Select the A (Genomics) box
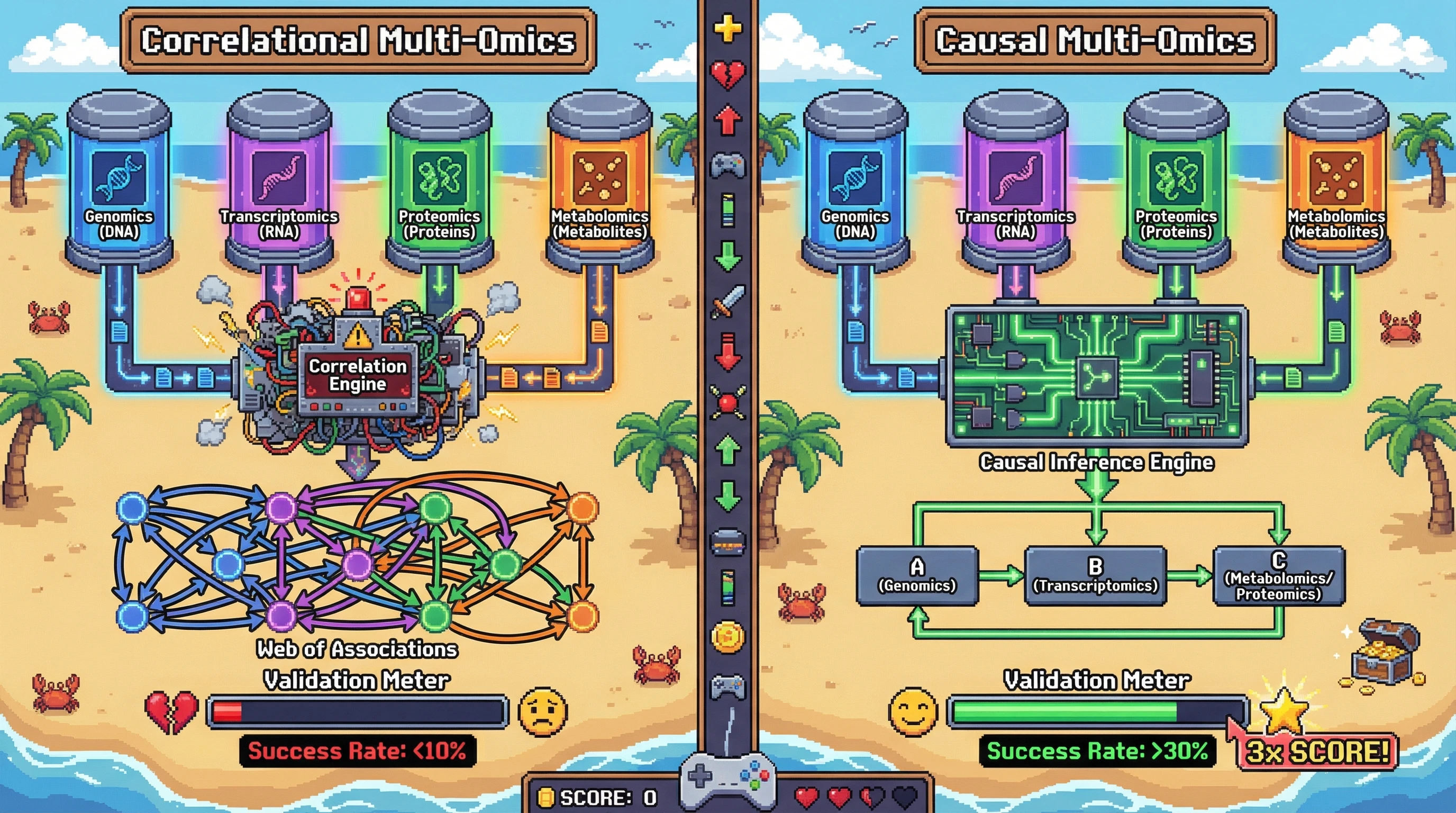The width and height of the screenshot is (1456, 813). point(917,575)
